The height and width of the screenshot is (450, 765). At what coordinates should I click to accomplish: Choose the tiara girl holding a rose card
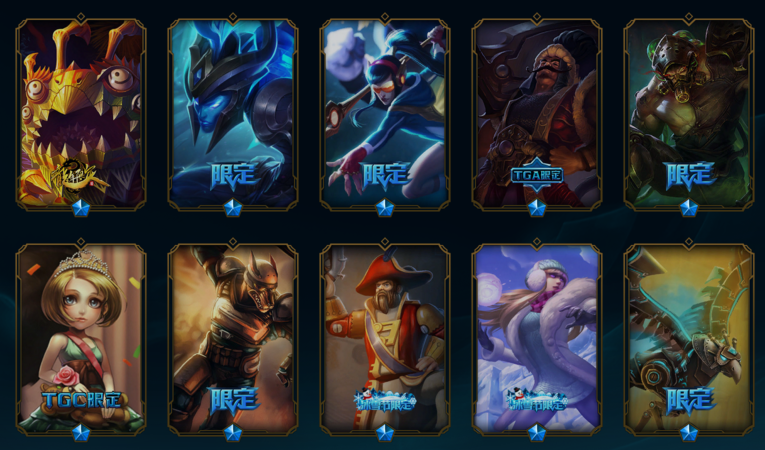point(81,338)
